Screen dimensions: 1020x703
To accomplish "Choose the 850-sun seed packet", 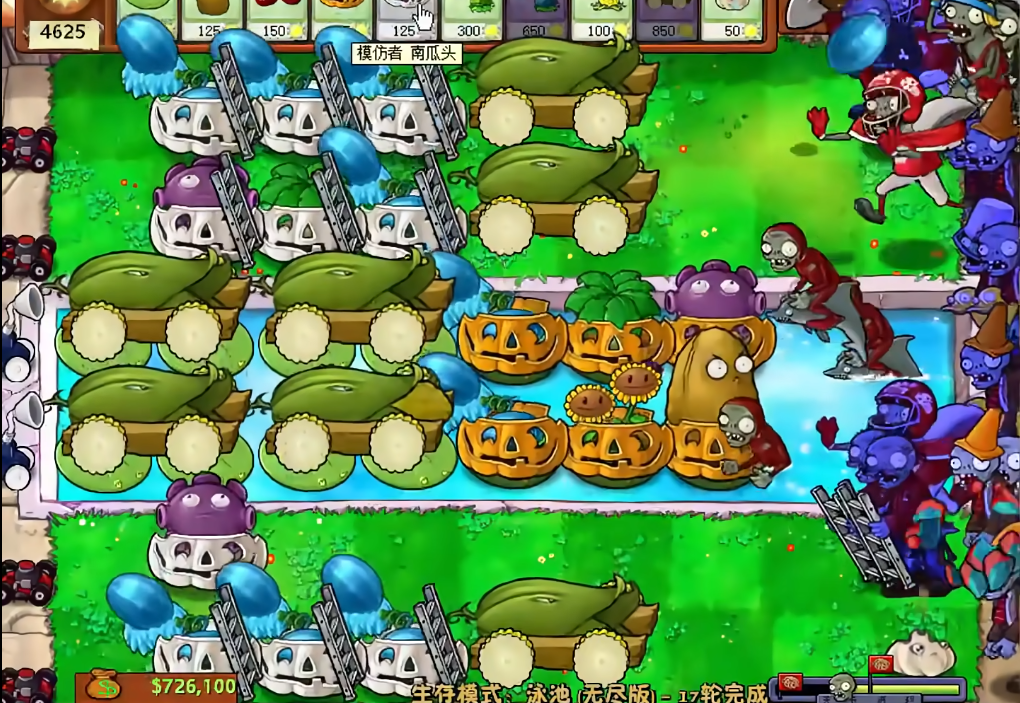I will point(666,20).
